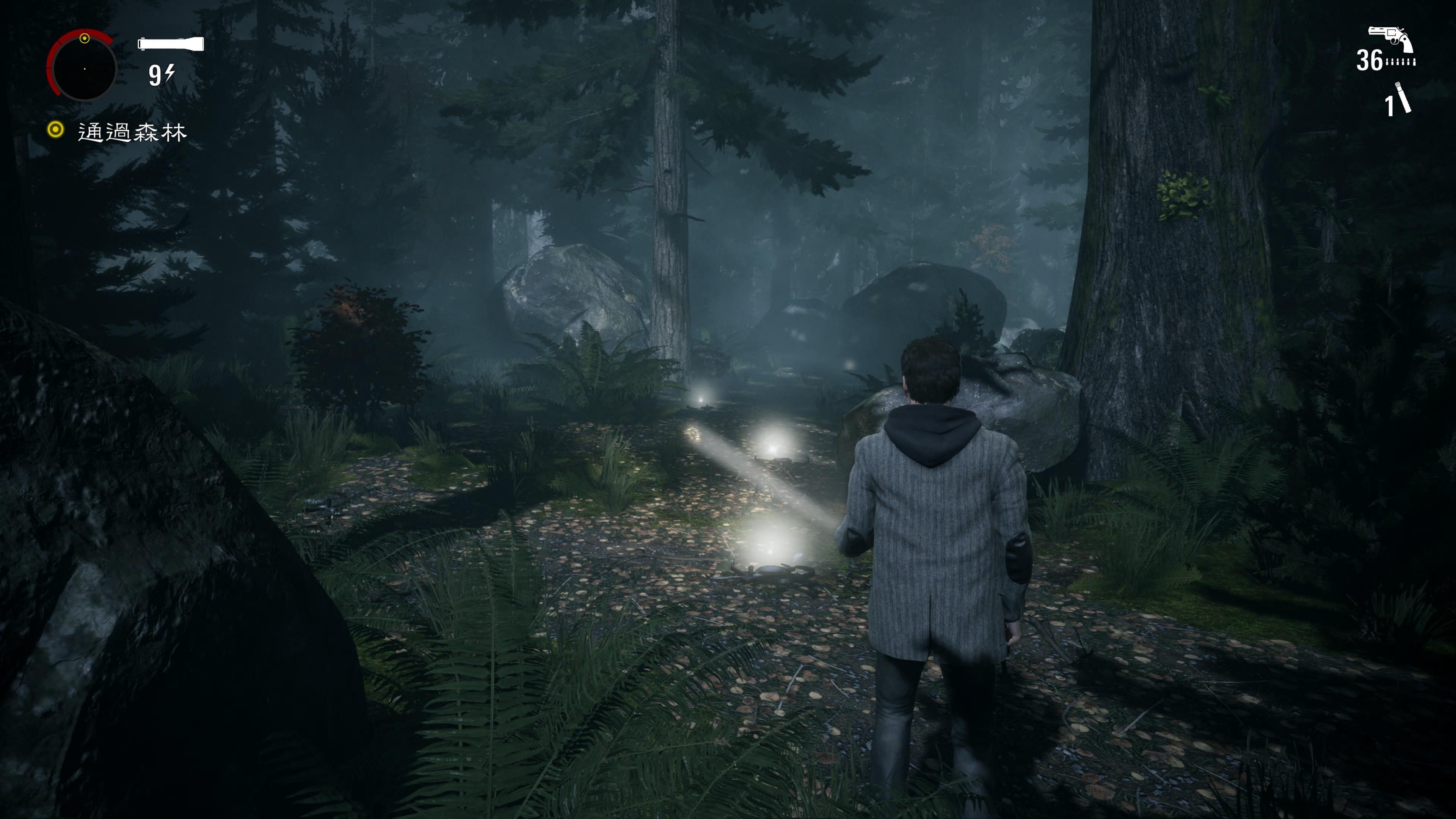Open the 通過森林 objective tracker

click(x=131, y=132)
